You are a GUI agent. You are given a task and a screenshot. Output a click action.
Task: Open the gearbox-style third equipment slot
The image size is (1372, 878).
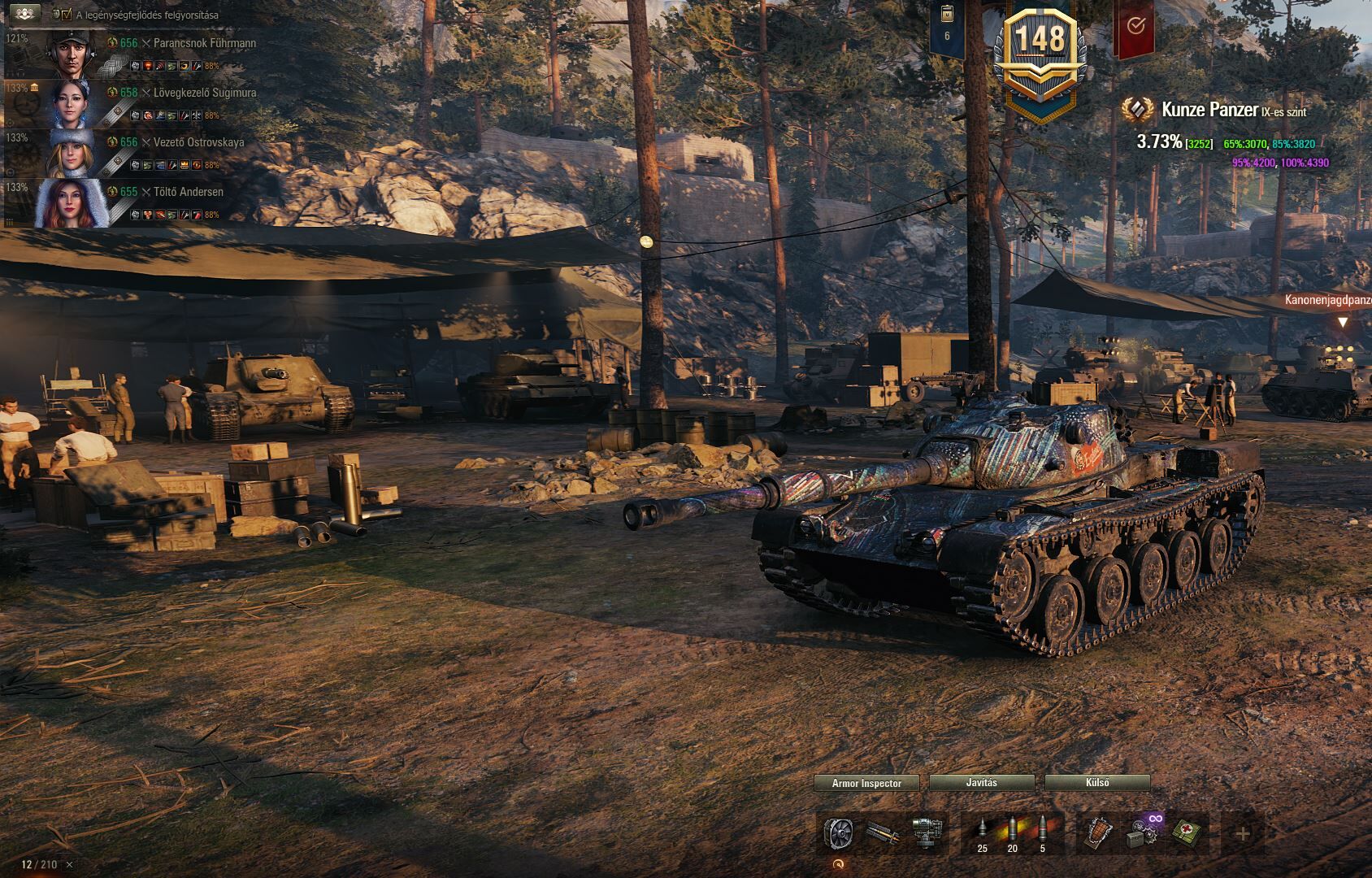(x=925, y=833)
